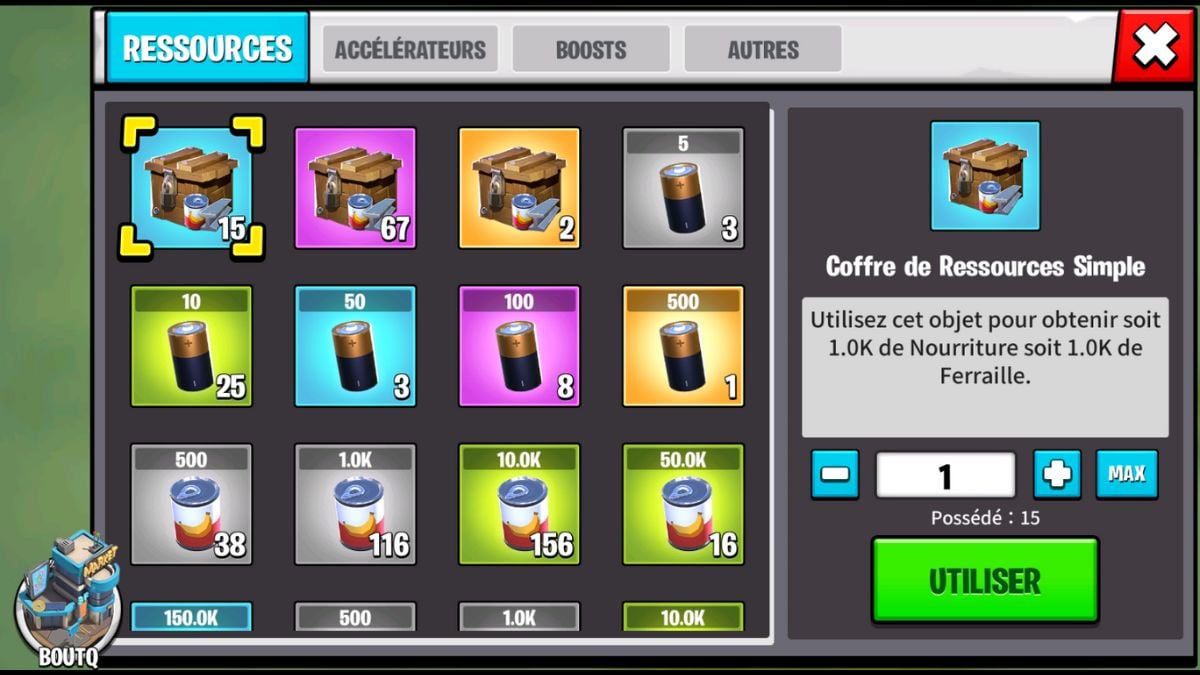Switch to the Accélérateurs tab
The width and height of the screenshot is (1200, 675).
(x=410, y=50)
